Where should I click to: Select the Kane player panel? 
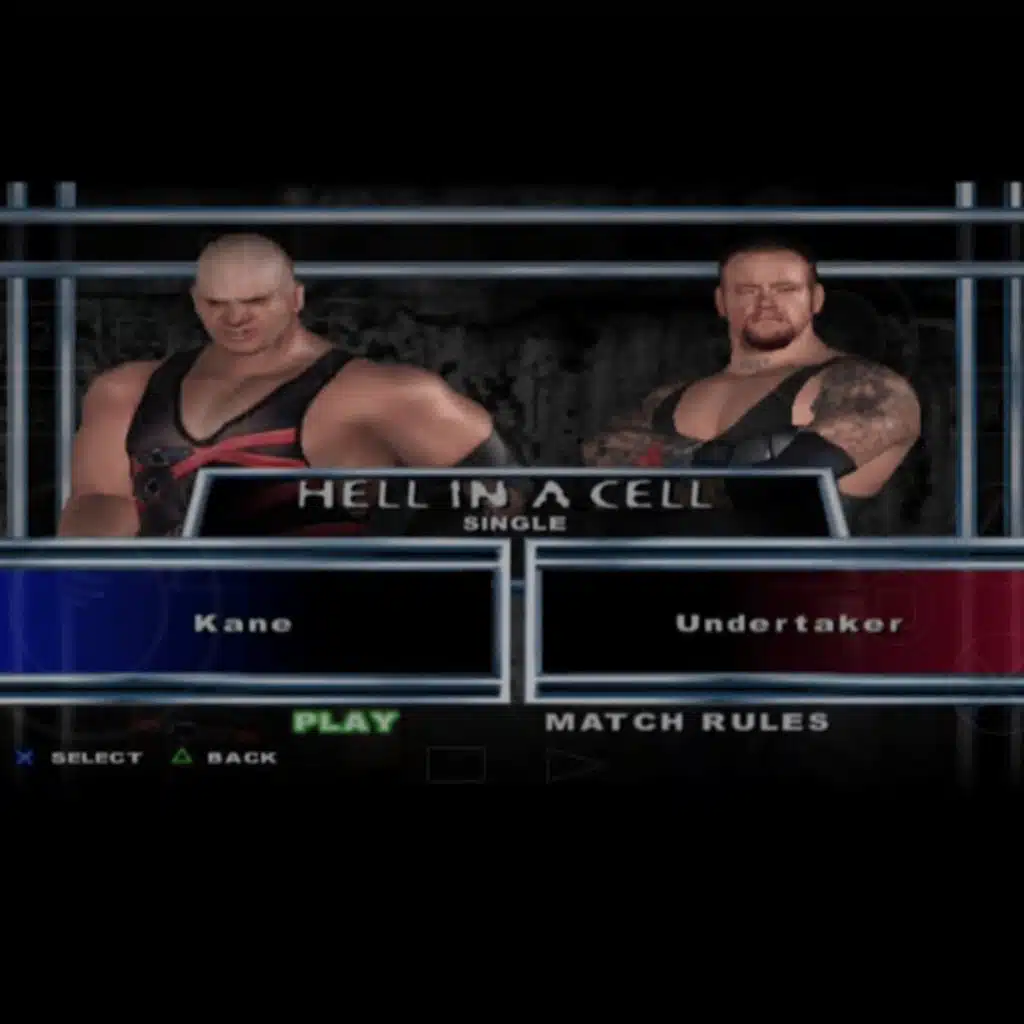250,623
